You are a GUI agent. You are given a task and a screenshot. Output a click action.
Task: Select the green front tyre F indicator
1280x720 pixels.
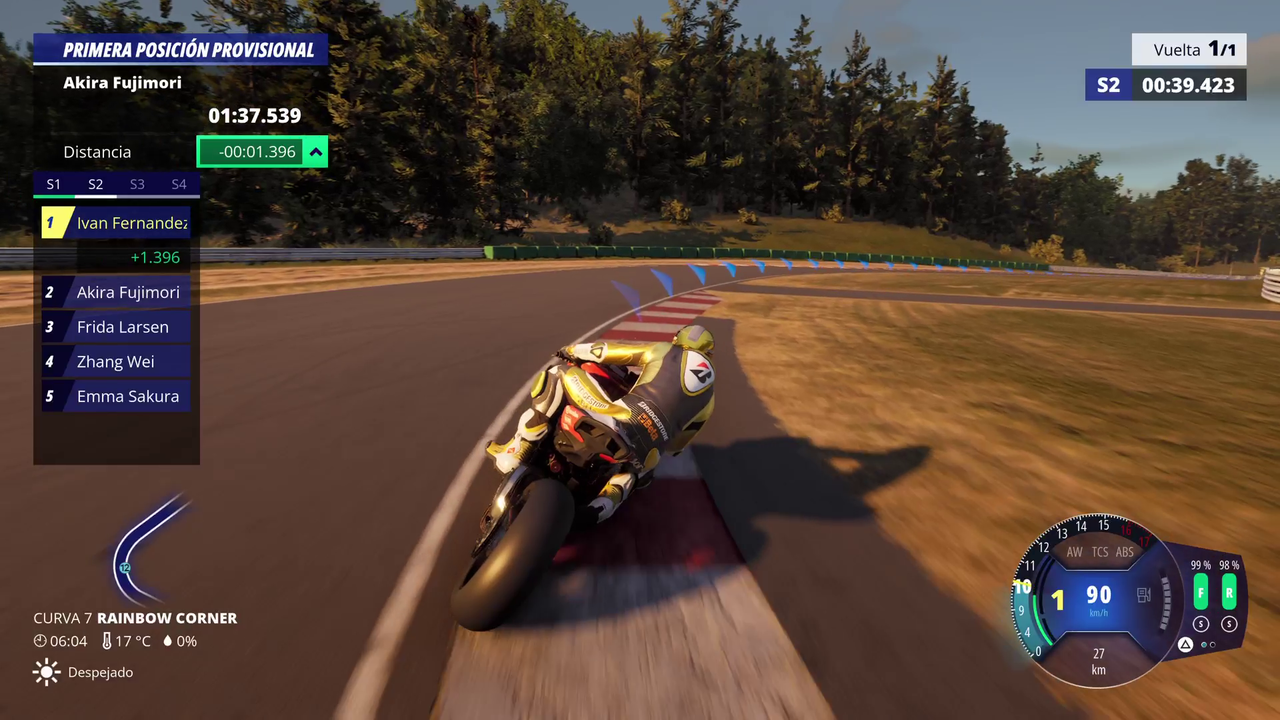click(1200, 592)
